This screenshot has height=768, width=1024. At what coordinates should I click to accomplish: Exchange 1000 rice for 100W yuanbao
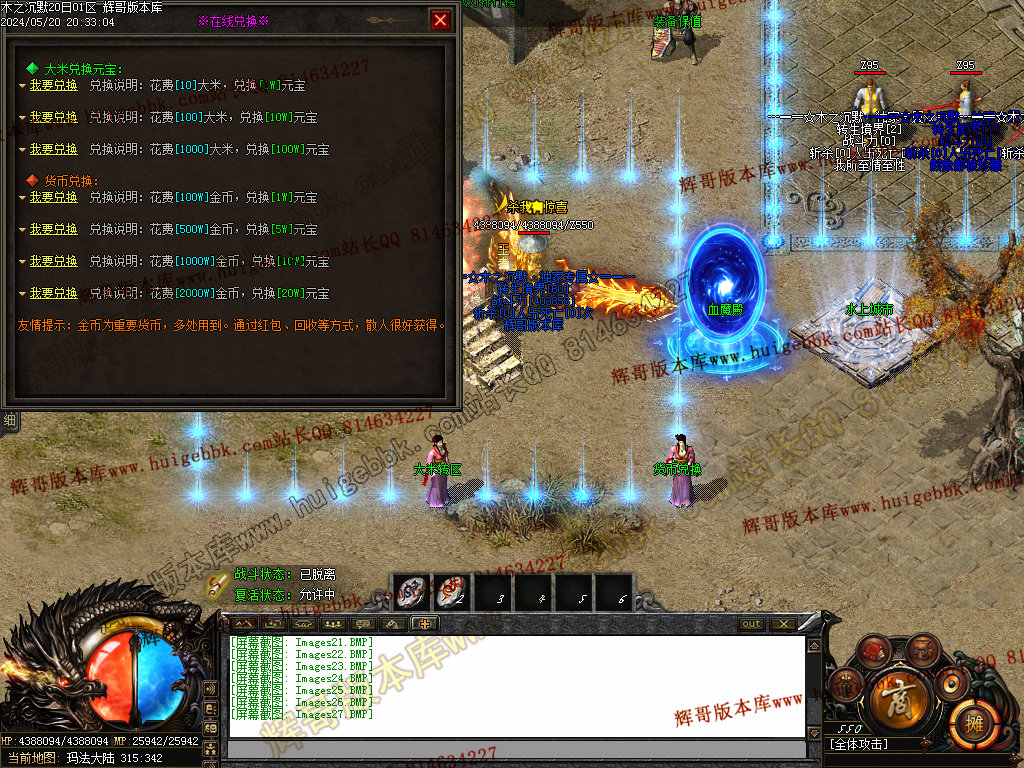point(53,150)
